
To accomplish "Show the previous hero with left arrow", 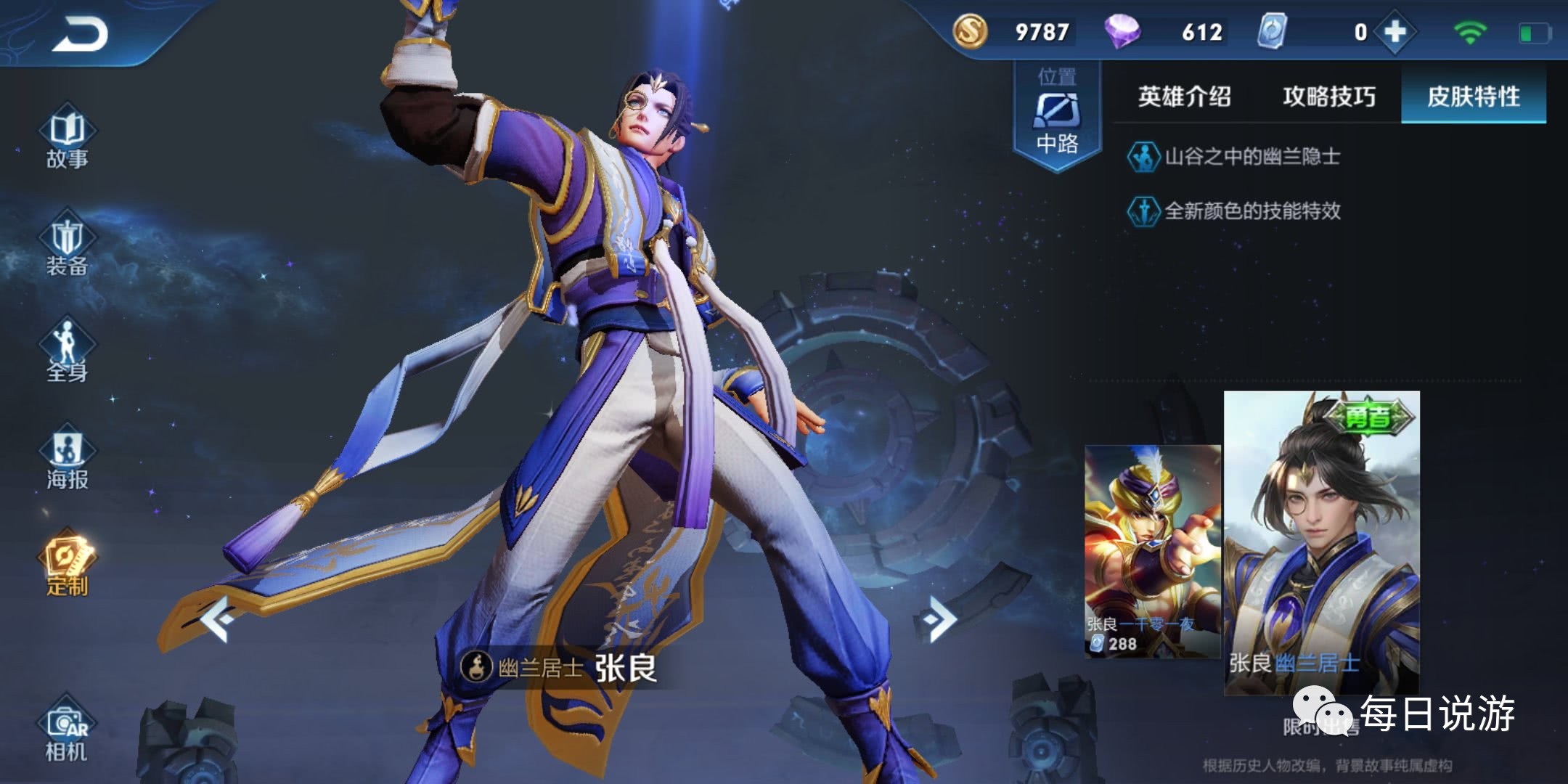I will [217, 619].
